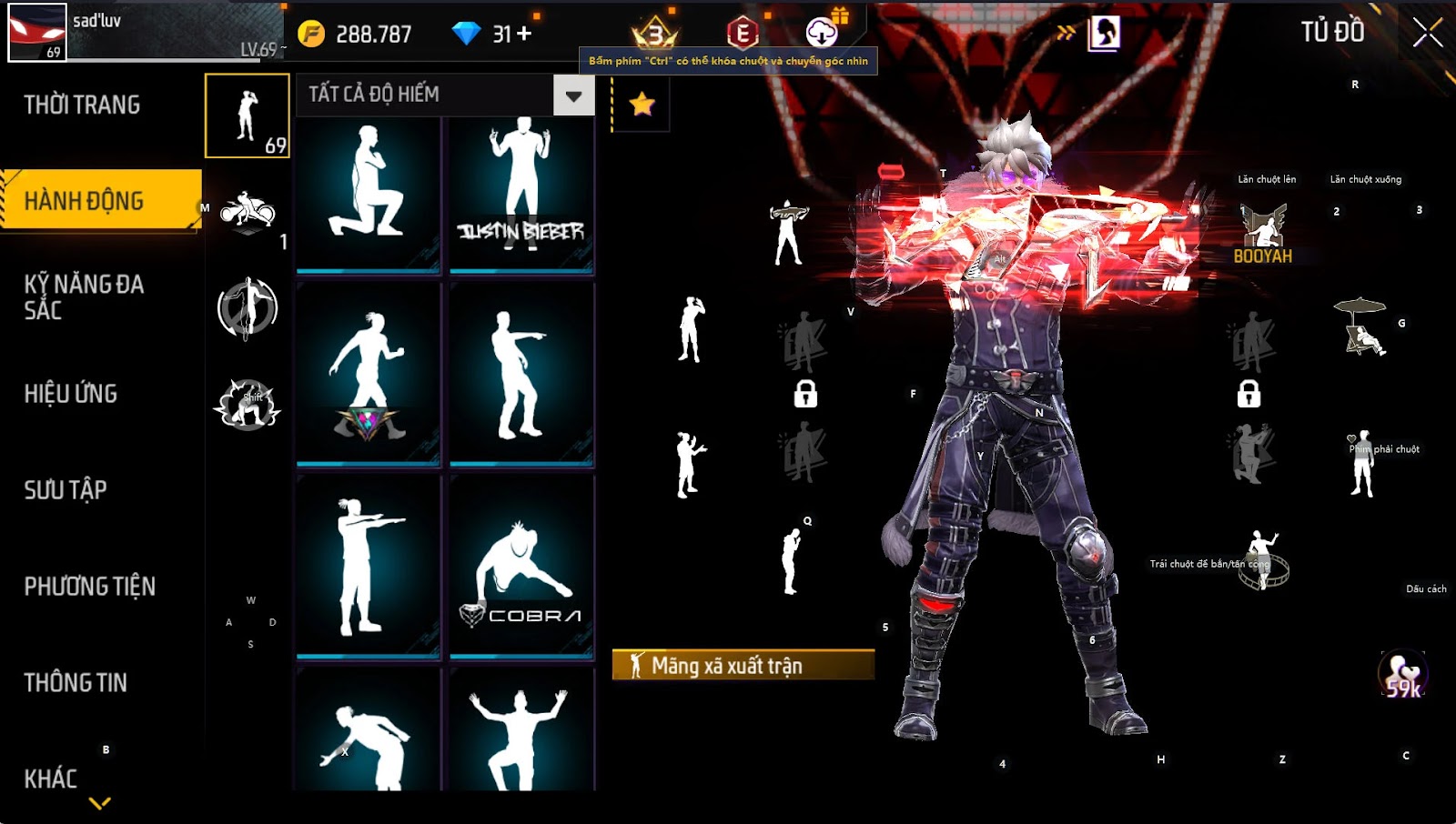This screenshot has width=1456, height=824.
Task: Open the Tất Cả Độ Hiếm dropdown
Action: pyautogui.click(x=573, y=95)
